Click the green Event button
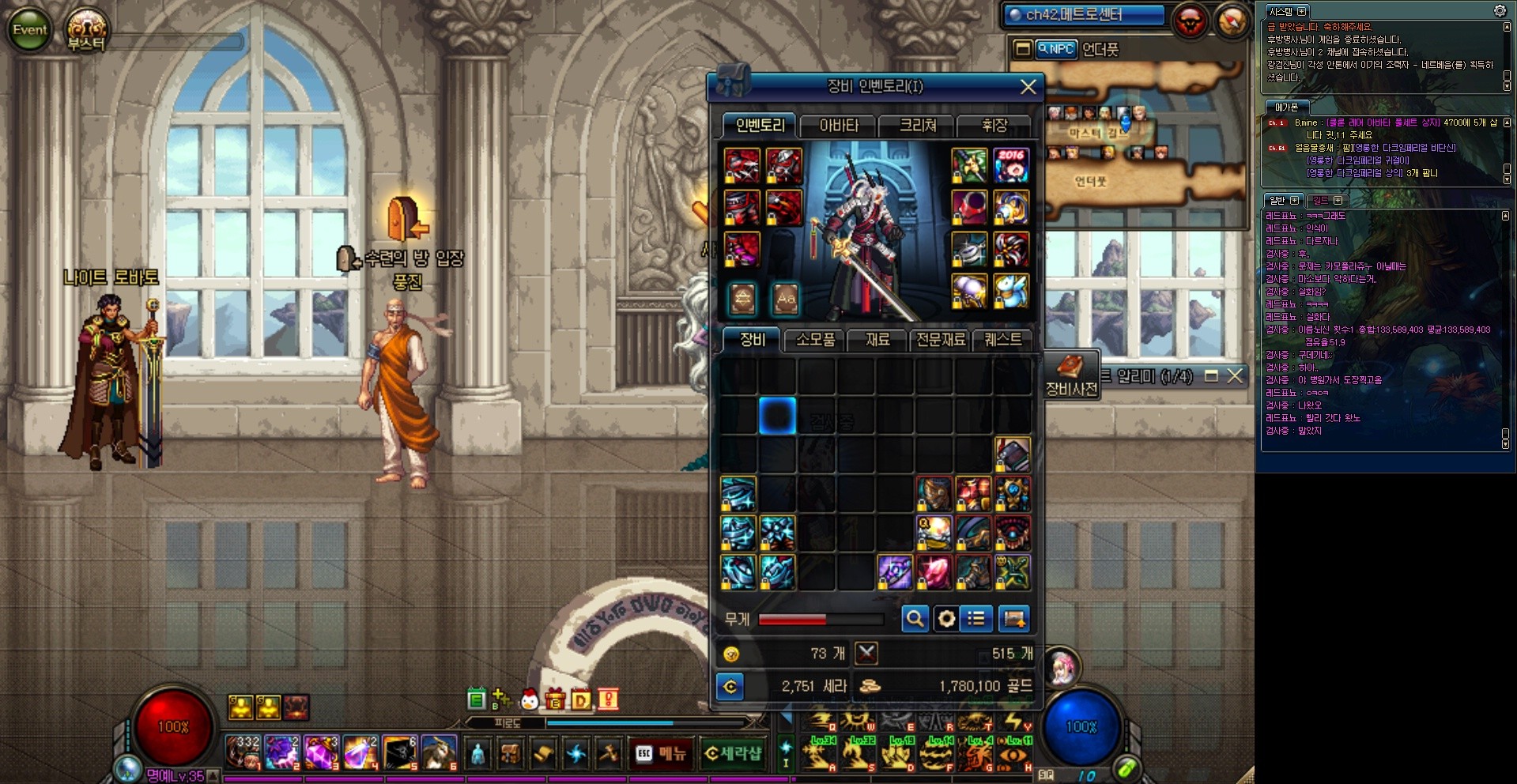This screenshot has width=1517, height=784. [x=30, y=30]
